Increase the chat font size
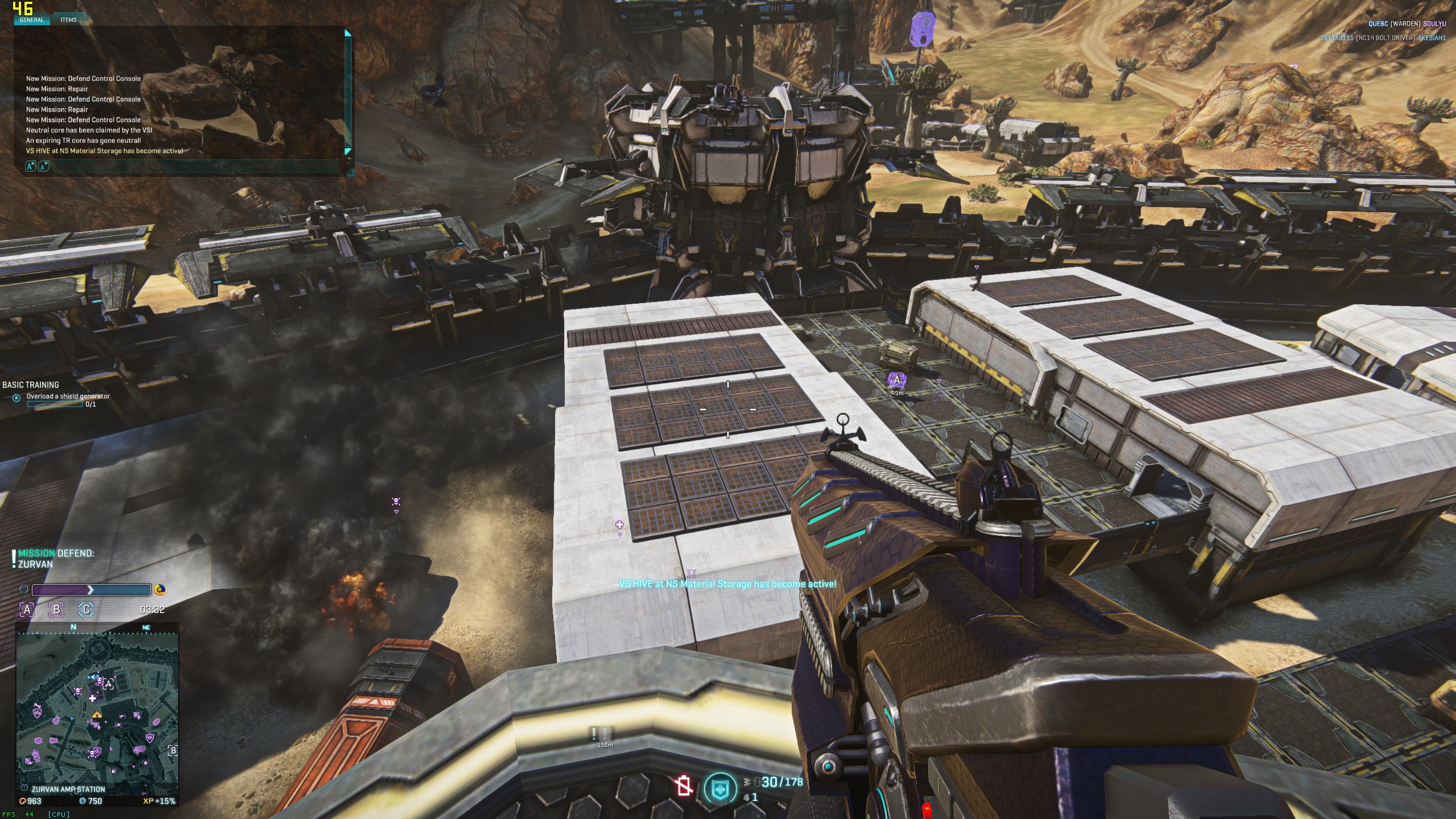The image size is (1456, 819). [30, 166]
